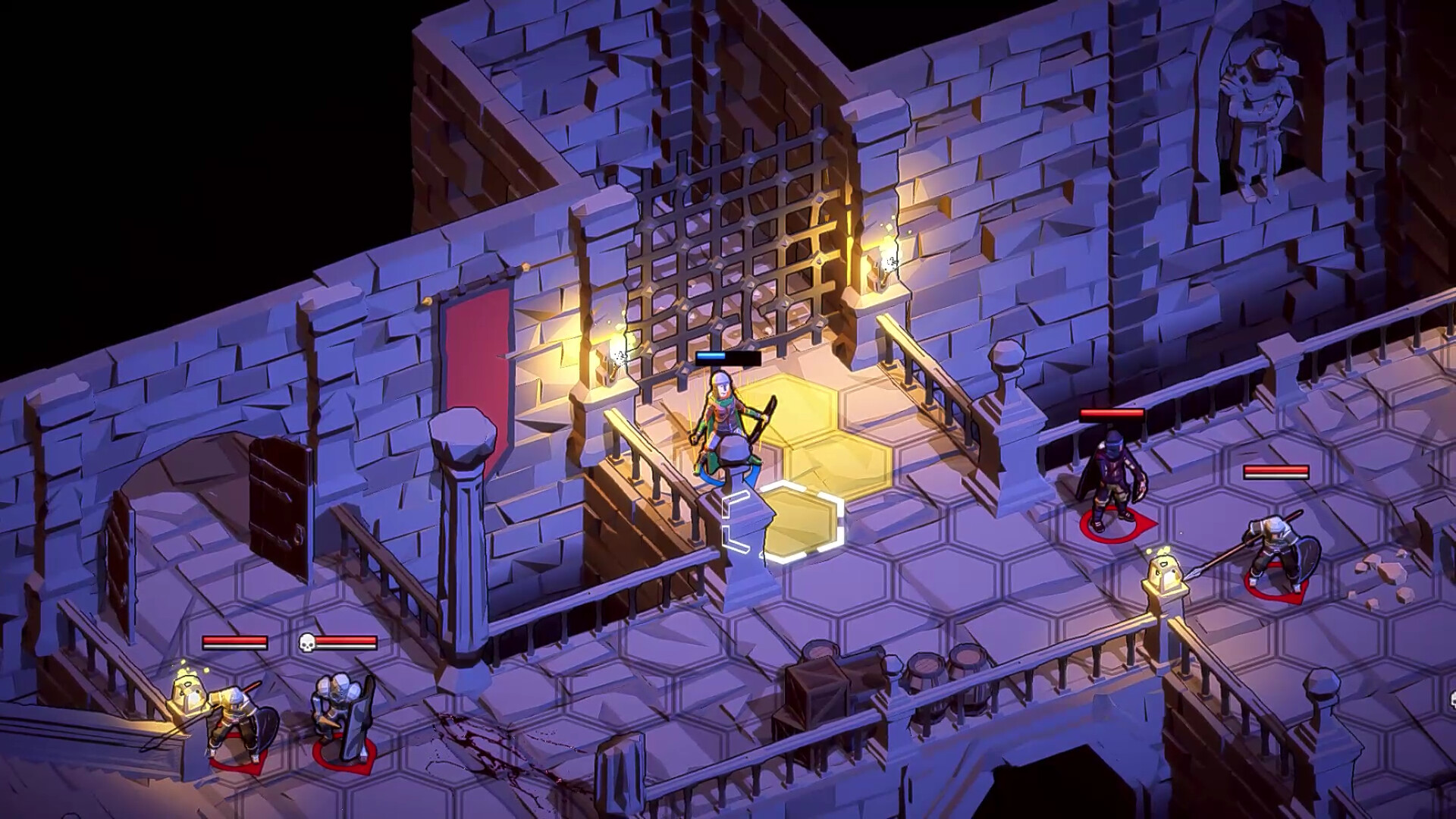Target the dark-cloaked hooded enemy

click(x=1112, y=479)
